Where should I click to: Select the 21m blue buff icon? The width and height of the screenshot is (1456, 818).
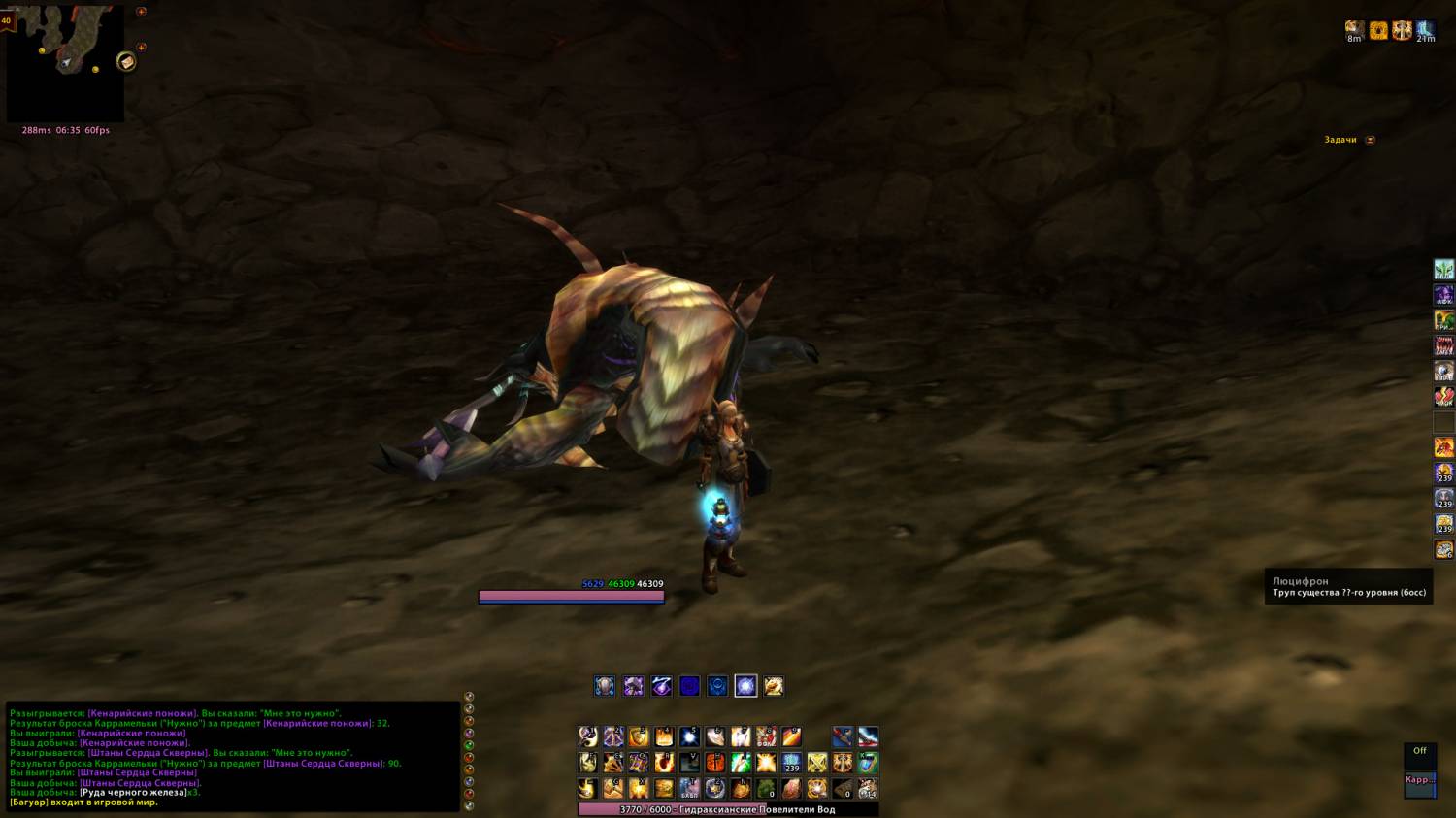click(1425, 30)
